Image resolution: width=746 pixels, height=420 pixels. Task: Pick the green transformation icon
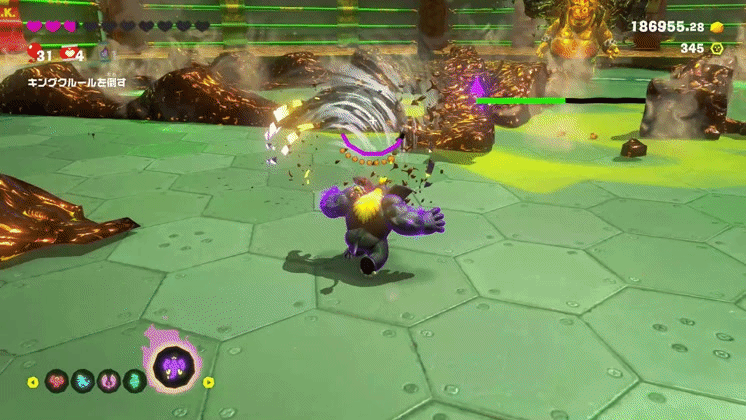pos(134,381)
